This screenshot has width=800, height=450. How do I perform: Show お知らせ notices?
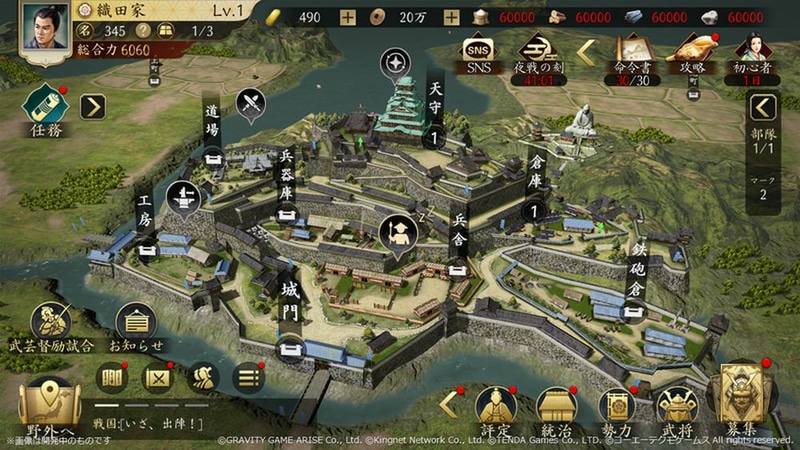coord(135,327)
